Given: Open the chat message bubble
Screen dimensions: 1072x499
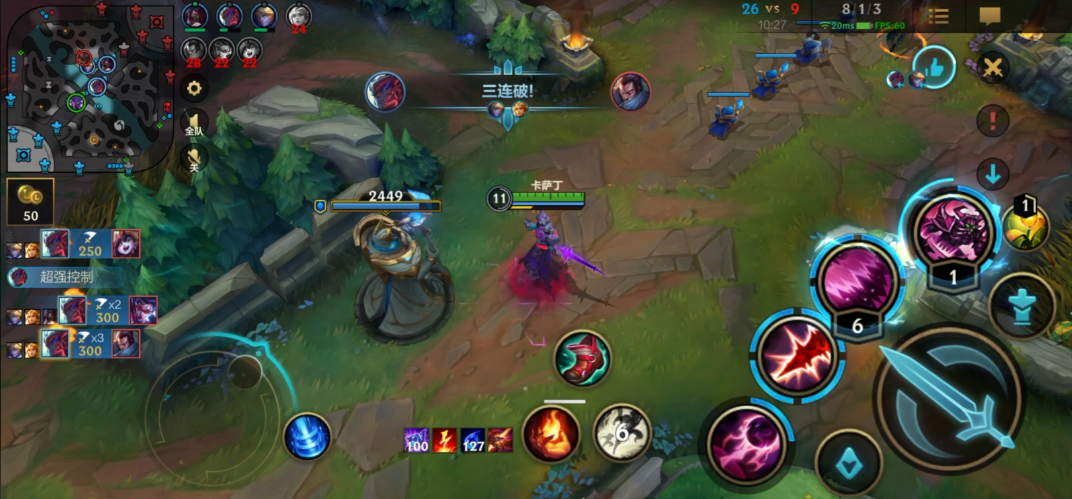Looking at the screenshot, I should pos(990,16).
